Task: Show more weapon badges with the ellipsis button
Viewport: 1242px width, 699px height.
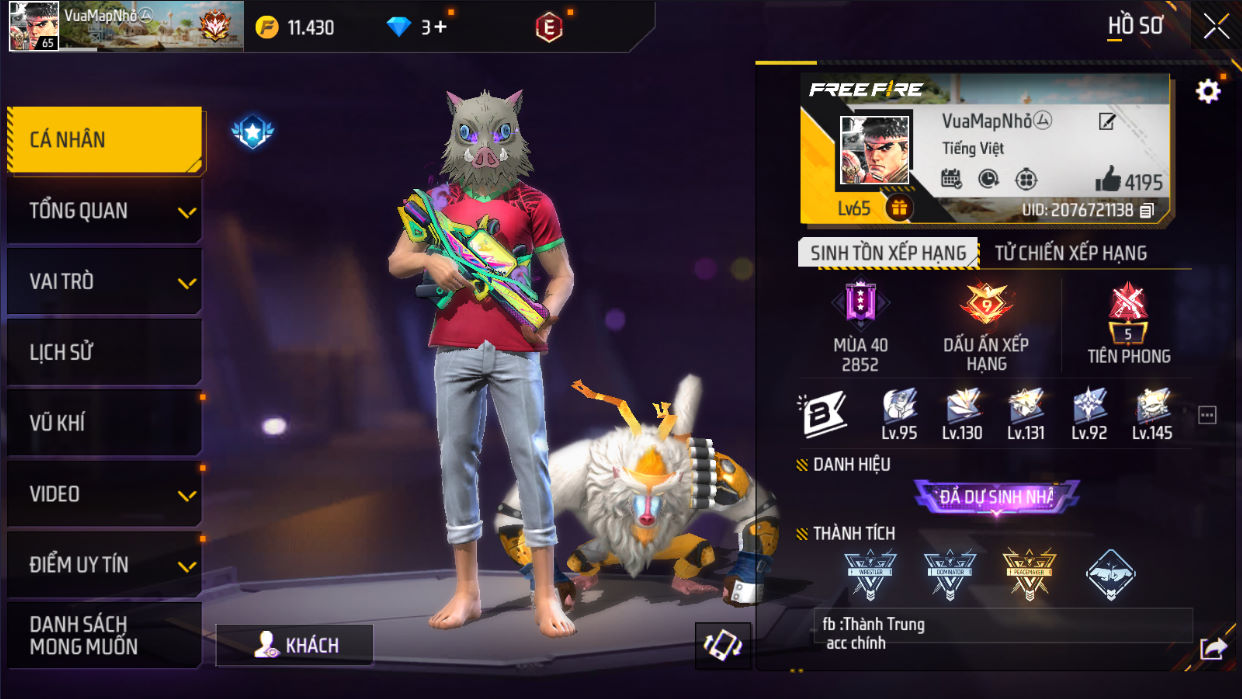Action: (1207, 415)
